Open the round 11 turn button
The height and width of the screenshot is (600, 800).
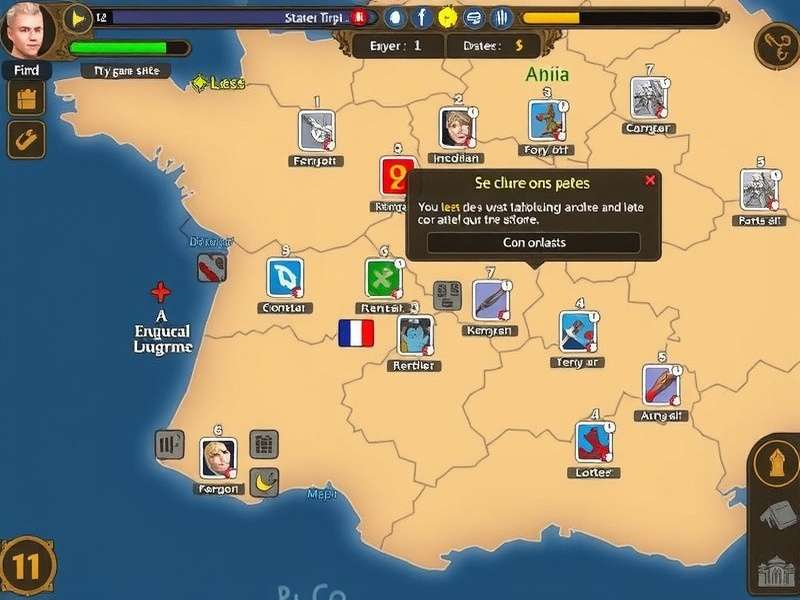[x=27, y=567]
